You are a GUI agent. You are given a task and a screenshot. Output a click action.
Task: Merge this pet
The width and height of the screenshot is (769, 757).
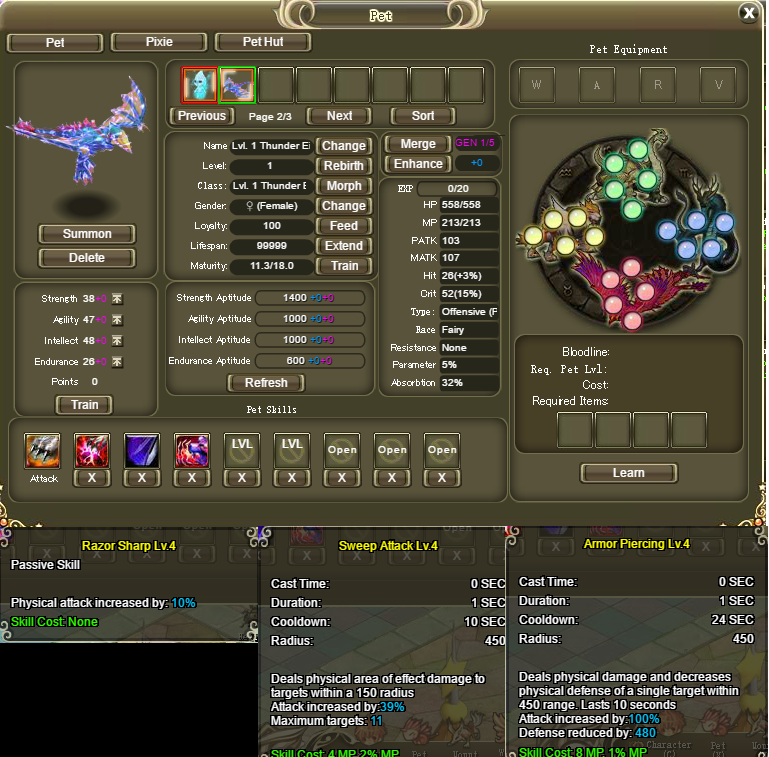(x=418, y=144)
